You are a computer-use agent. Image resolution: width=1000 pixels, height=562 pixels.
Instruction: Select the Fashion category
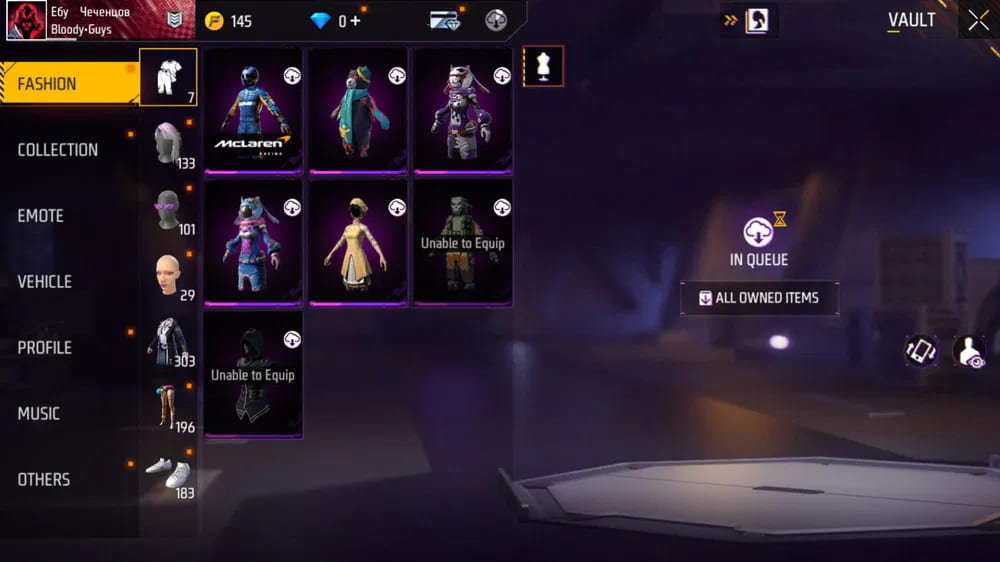pyautogui.click(x=47, y=84)
